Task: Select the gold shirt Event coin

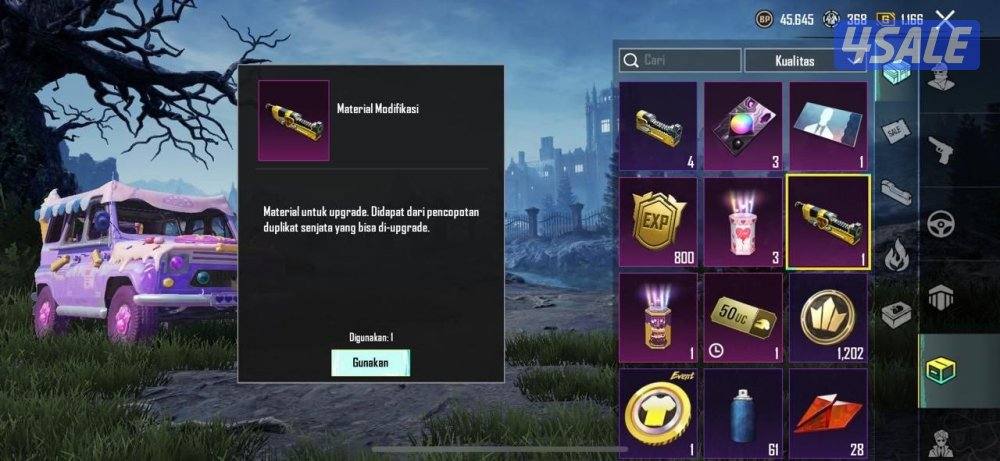Action: coord(657,410)
